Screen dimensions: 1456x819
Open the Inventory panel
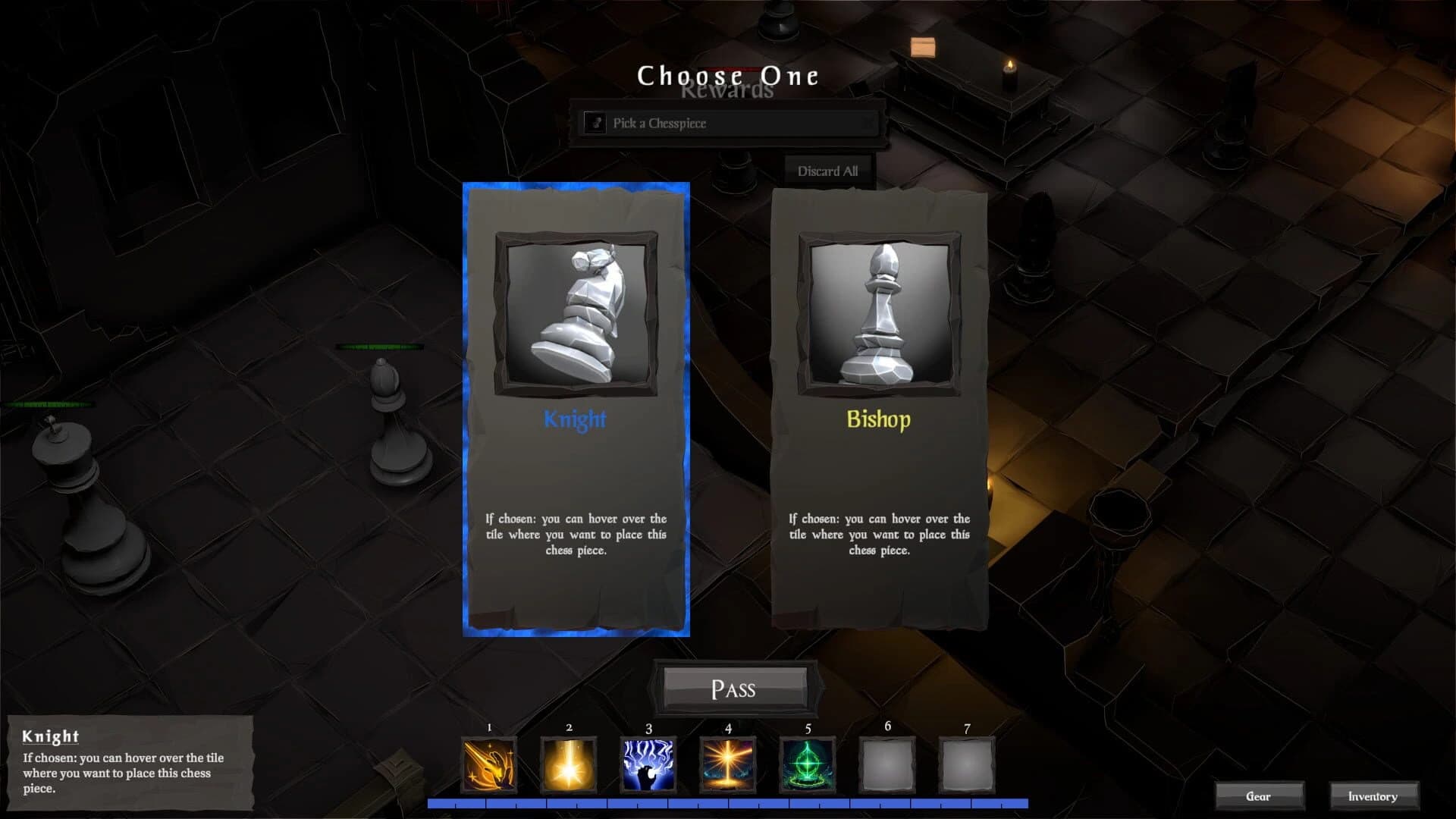pyautogui.click(x=1373, y=796)
